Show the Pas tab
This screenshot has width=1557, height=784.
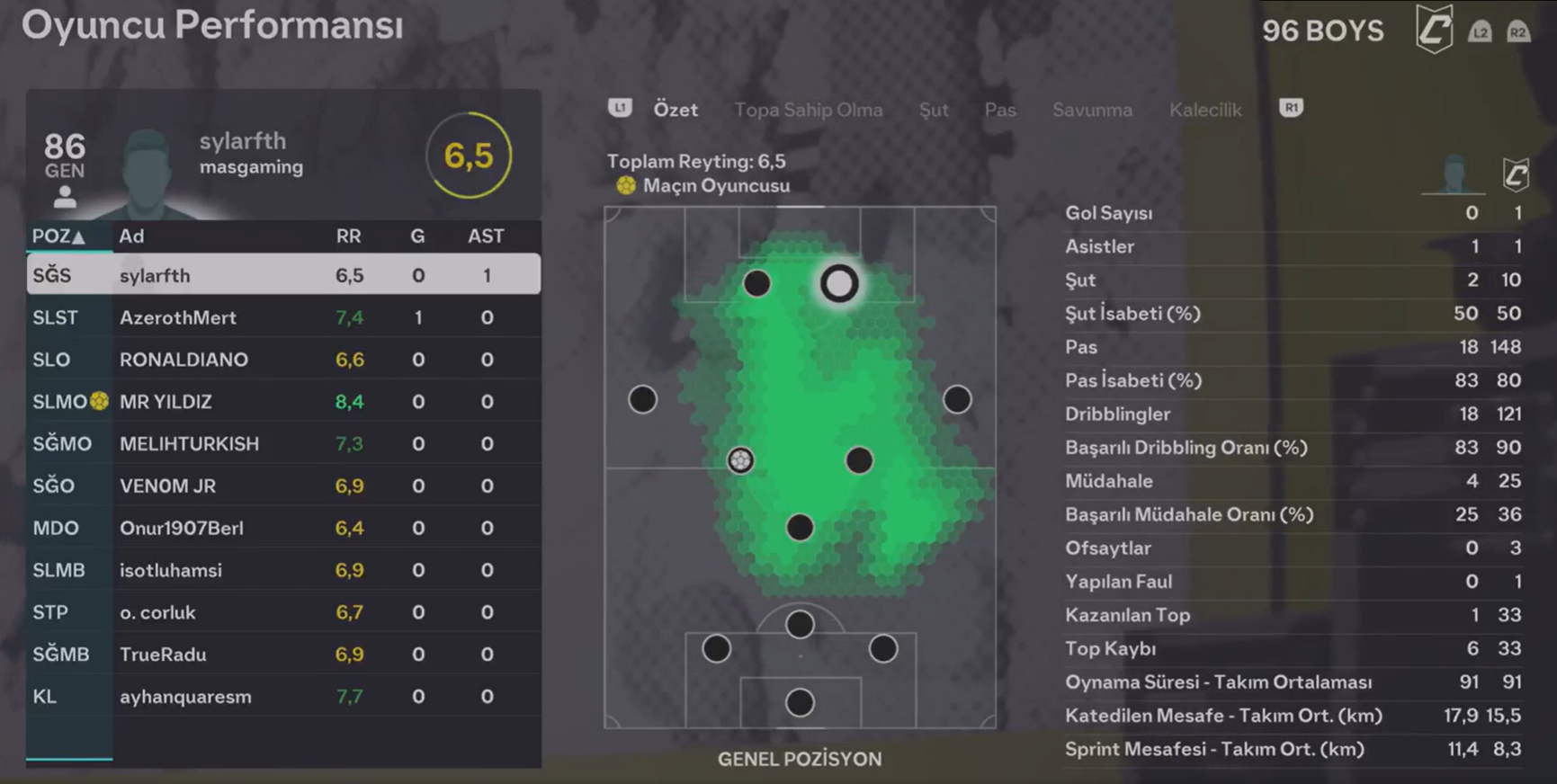pos(999,110)
